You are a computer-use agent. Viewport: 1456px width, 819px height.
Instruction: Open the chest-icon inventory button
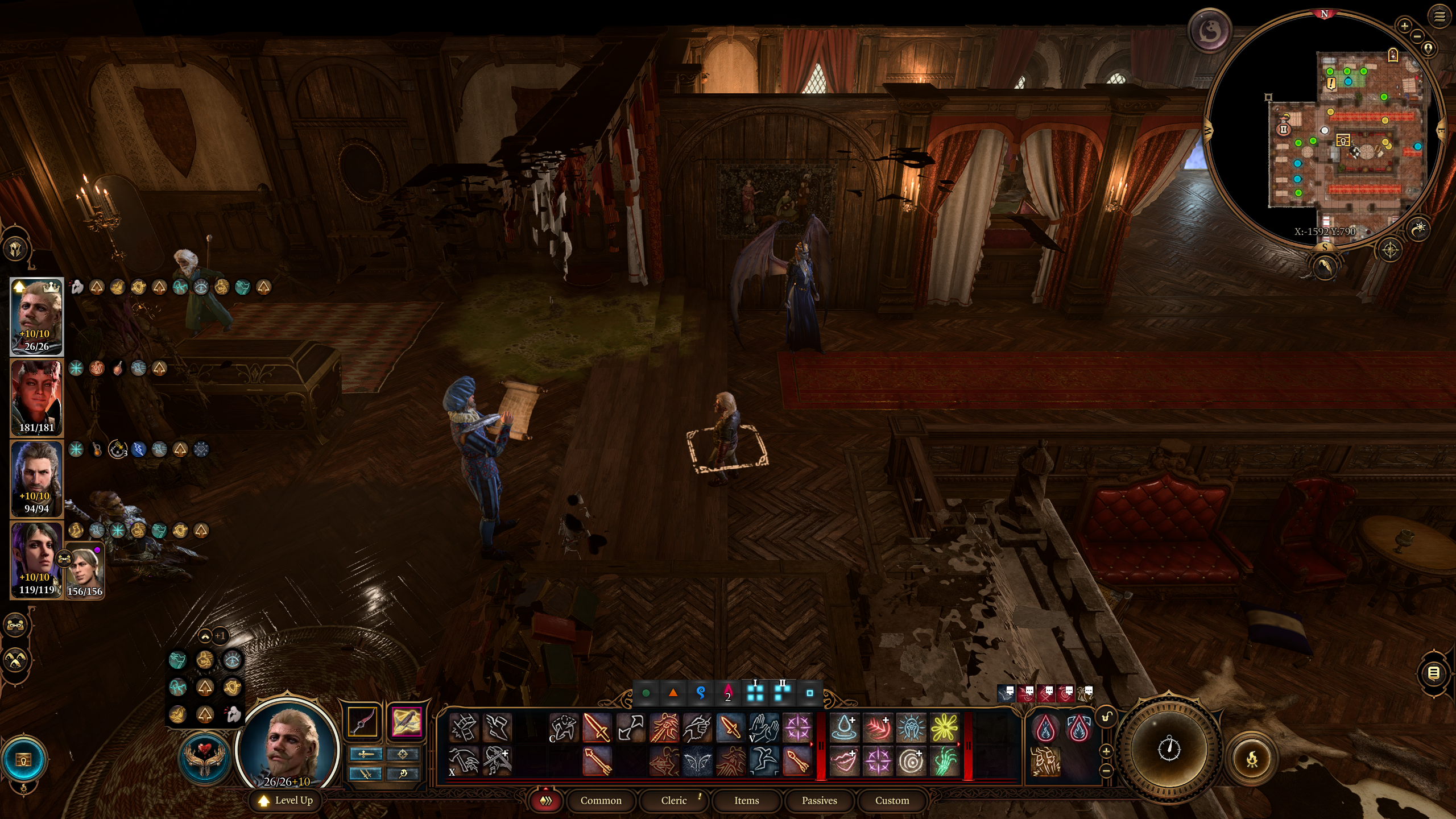click(23, 760)
